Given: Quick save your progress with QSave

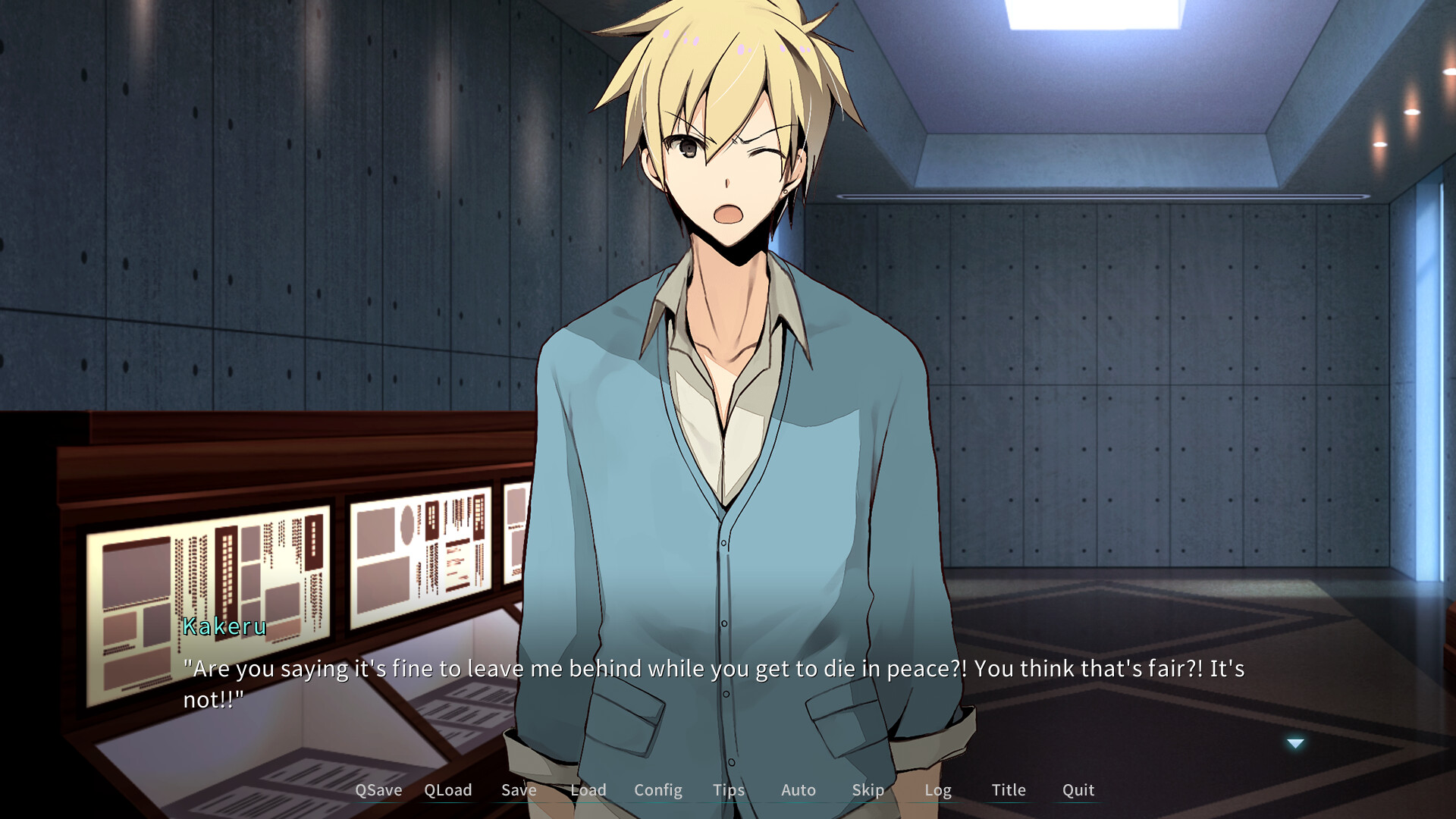Looking at the screenshot, I should point(378,790).
